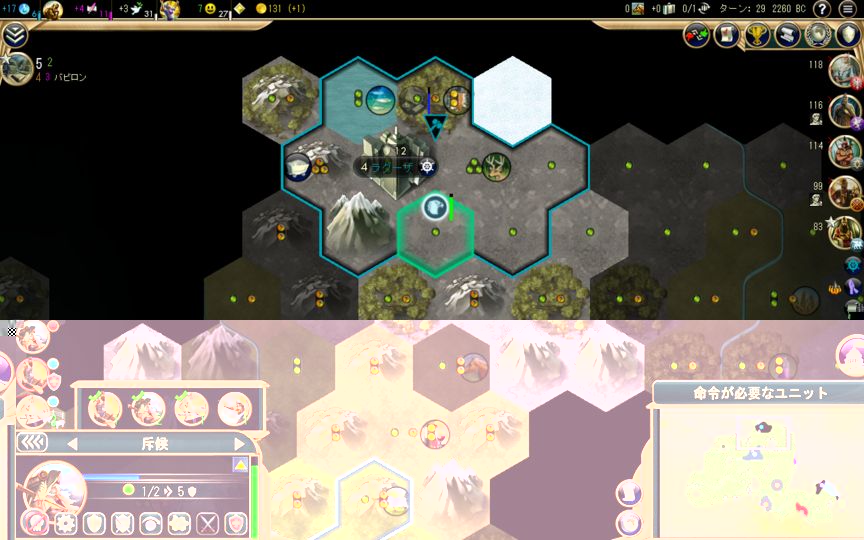The image size is (864, 540).
Task: Click the trophy victory progress icon
Action: (758, 35)
